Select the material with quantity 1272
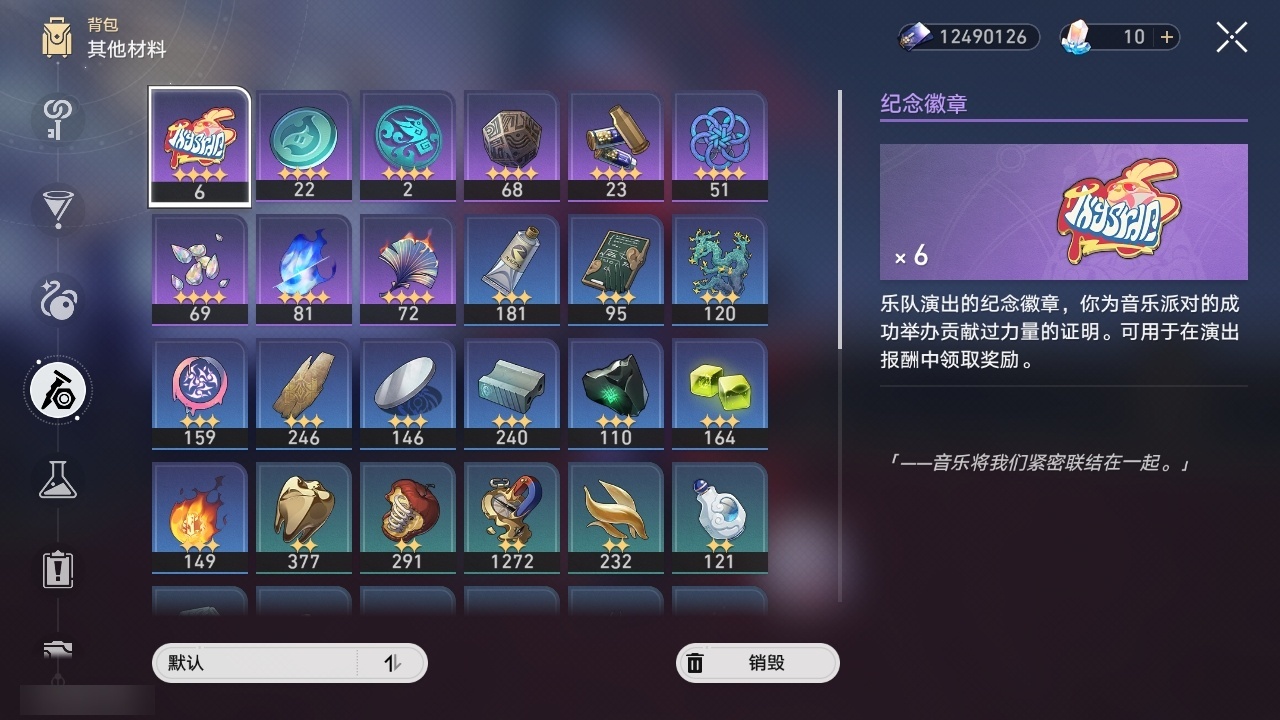The width and height of the screenshot is (1280, 720). [x=511, y=517]
